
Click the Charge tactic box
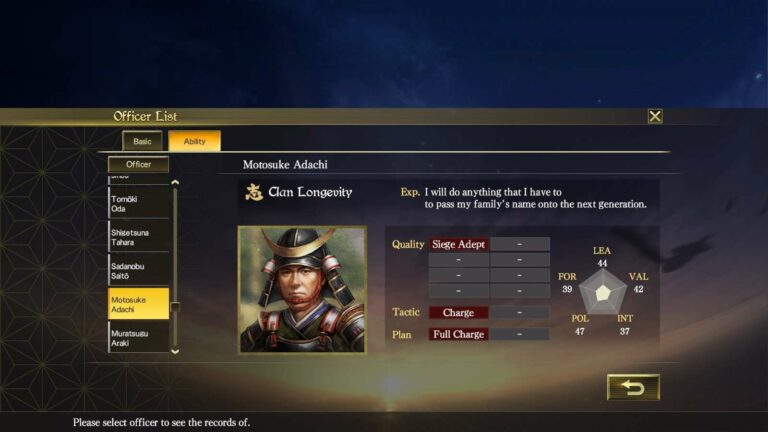point(458,313)
